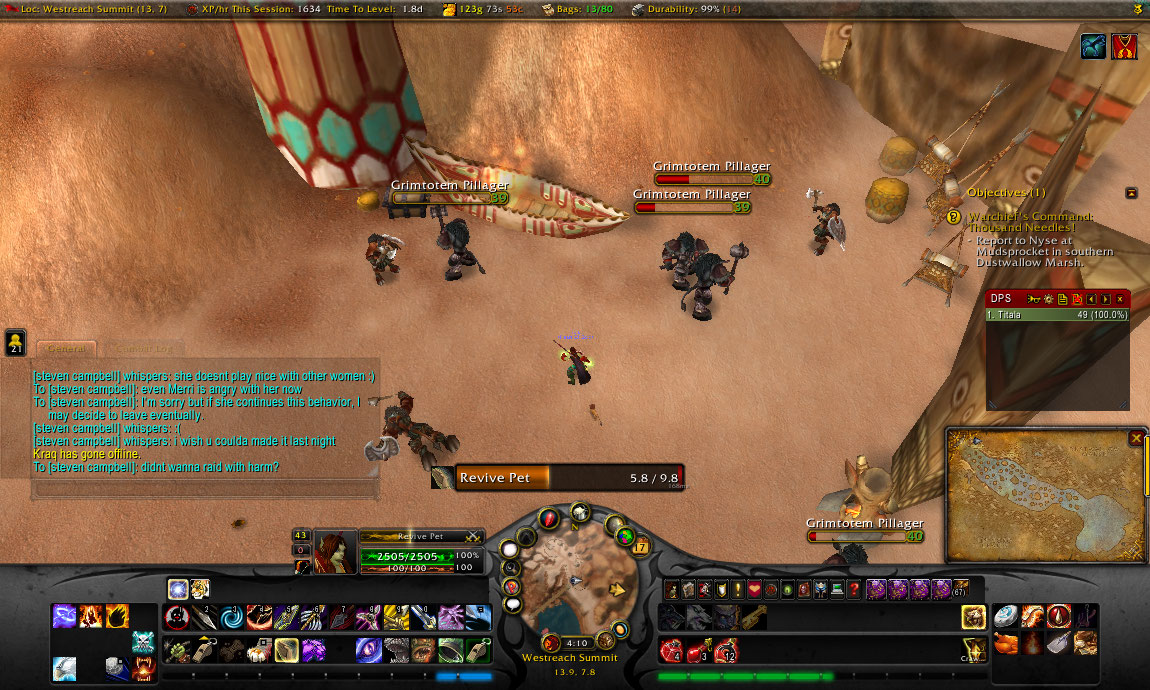Click the player character portrait
Image resolution: width=1150 pixels, height=690 pixels.
point(335,551)
